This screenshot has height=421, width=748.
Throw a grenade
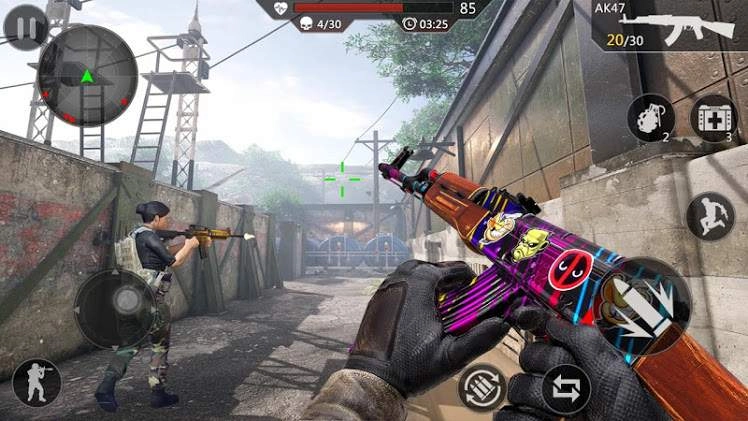651,118
